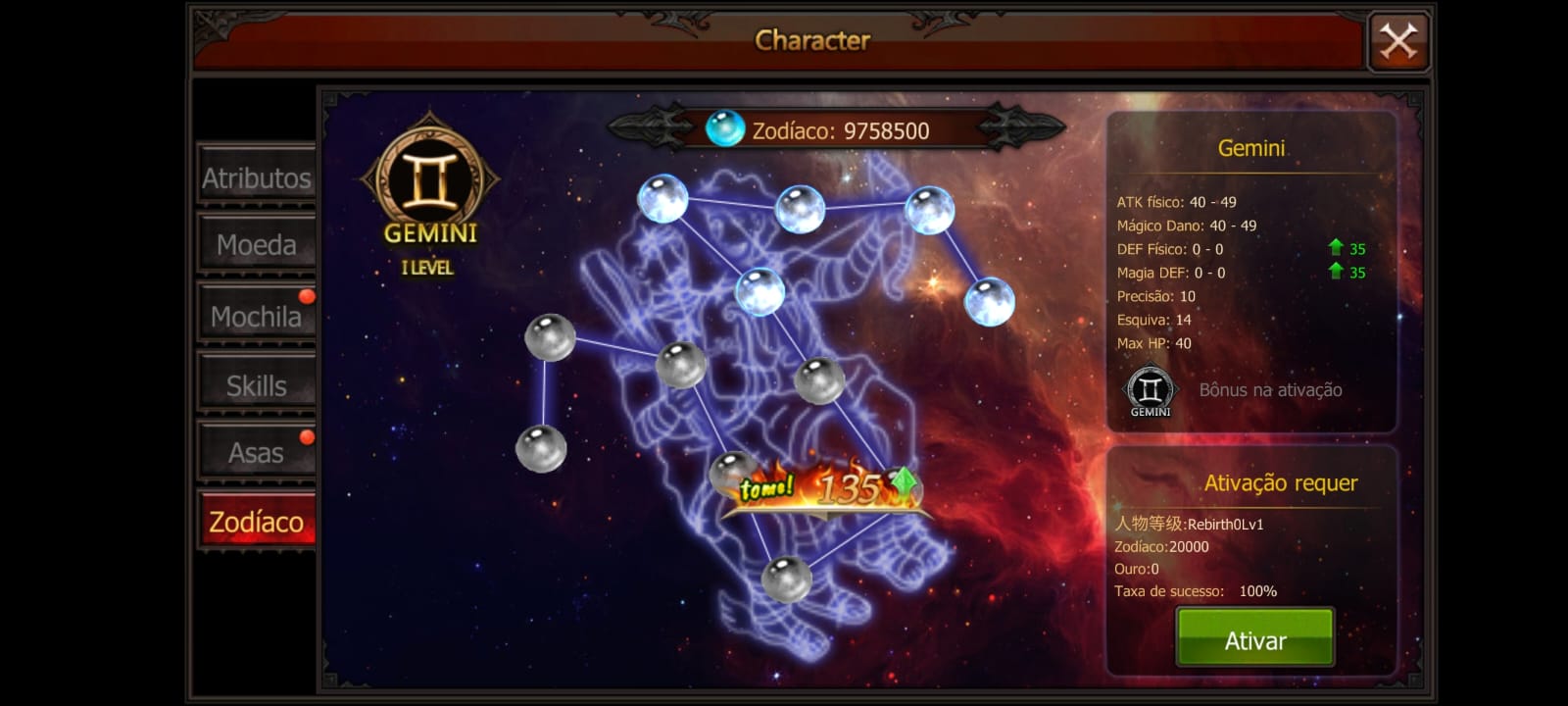Switch to the Atributos tab
Image resolution: width=1568 pixels, height=706 pixels.
(256, 177)
